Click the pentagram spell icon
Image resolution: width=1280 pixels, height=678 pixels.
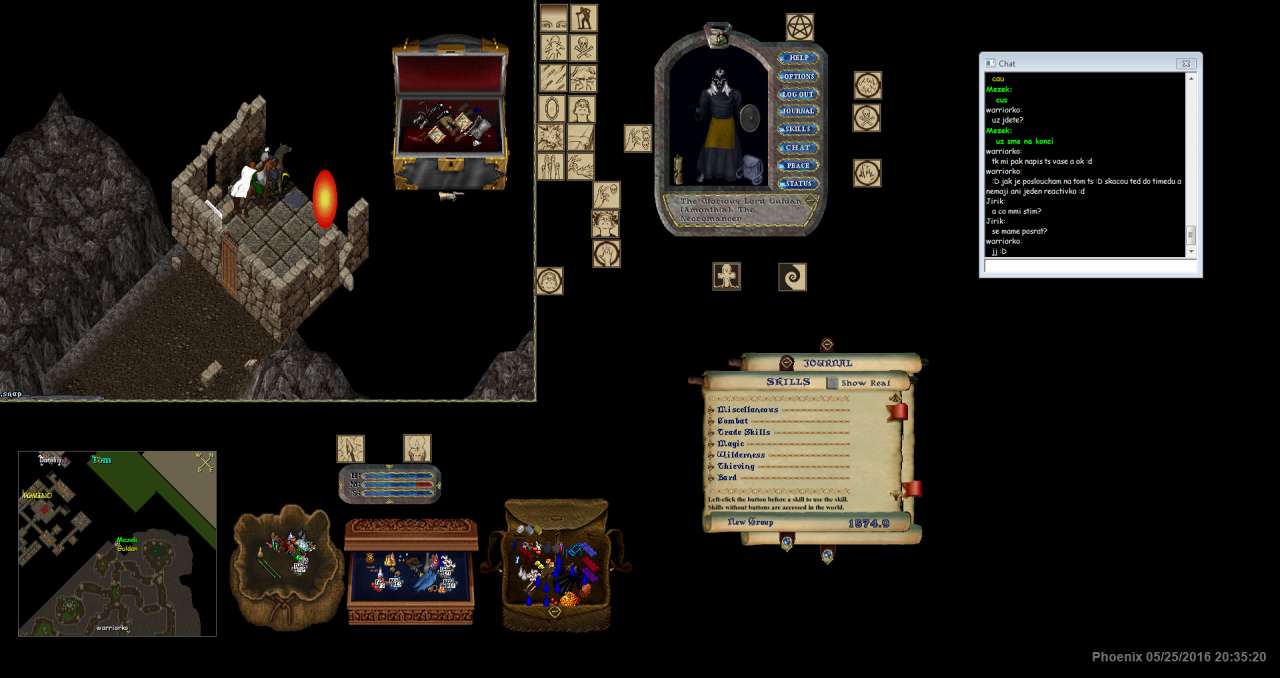point(799,26)
